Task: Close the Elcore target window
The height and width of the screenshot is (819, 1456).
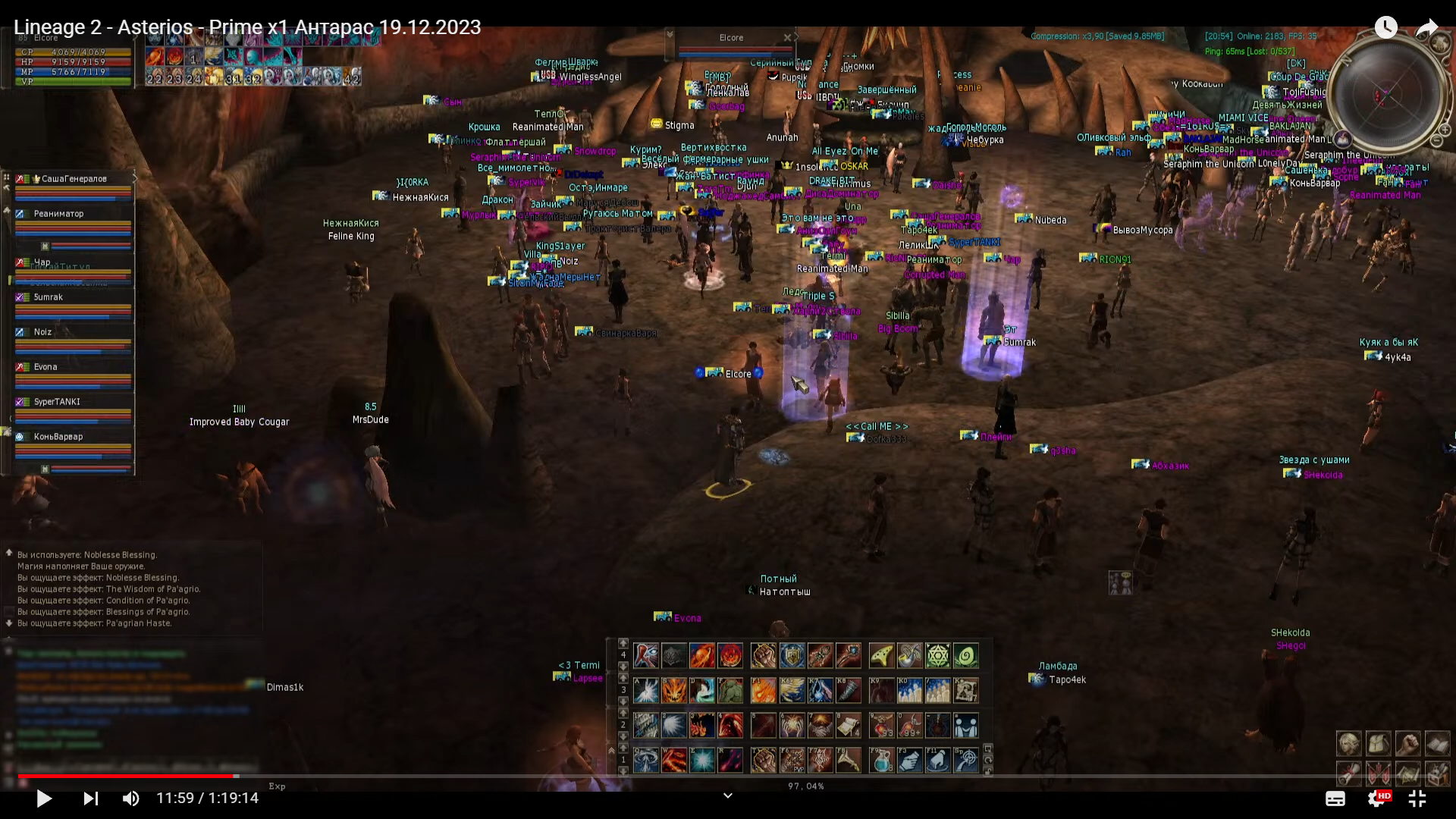Action: click(x=787, y=37)
